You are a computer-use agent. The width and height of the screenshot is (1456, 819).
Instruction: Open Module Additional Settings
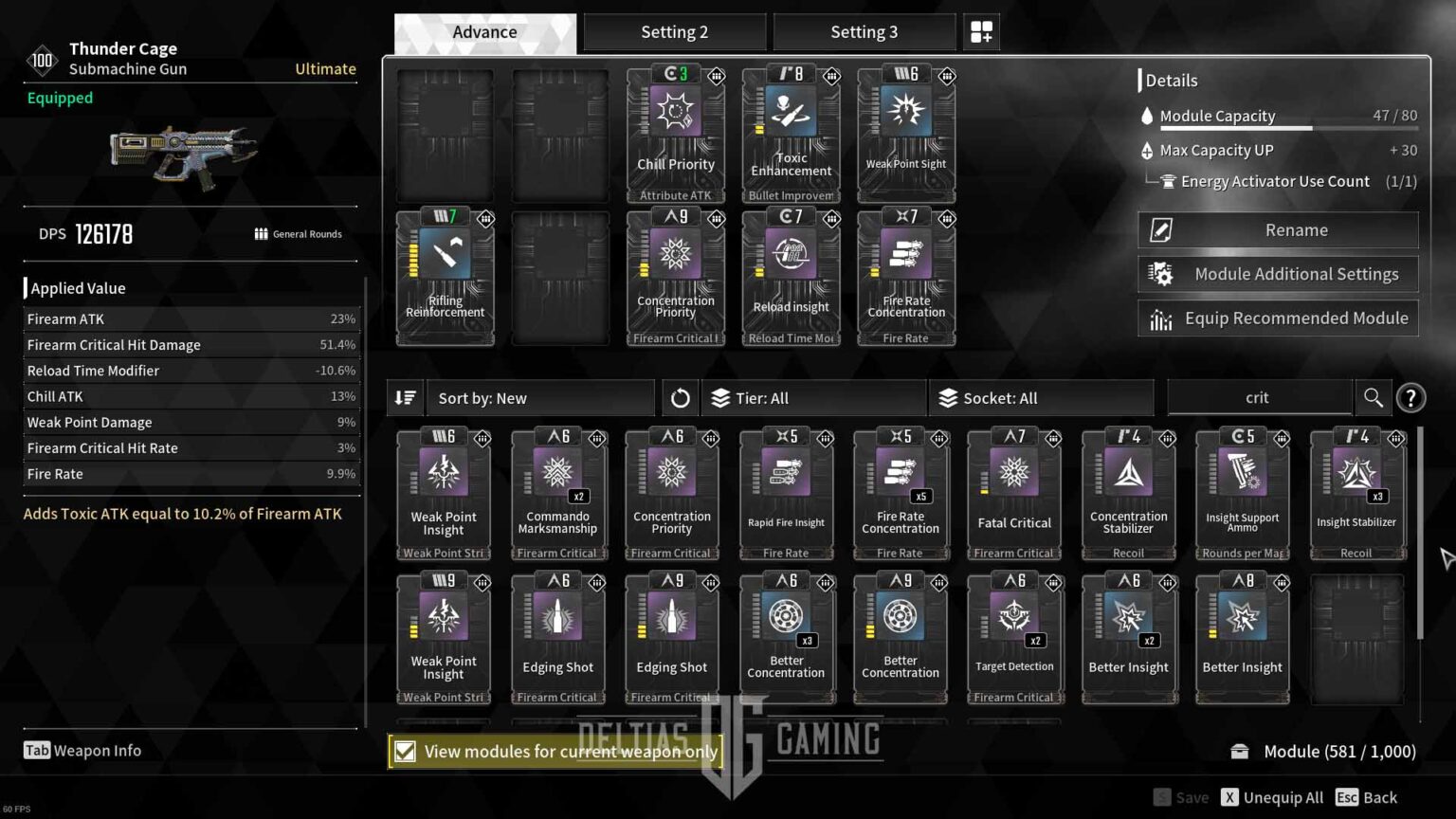[x=1278, y=274]
